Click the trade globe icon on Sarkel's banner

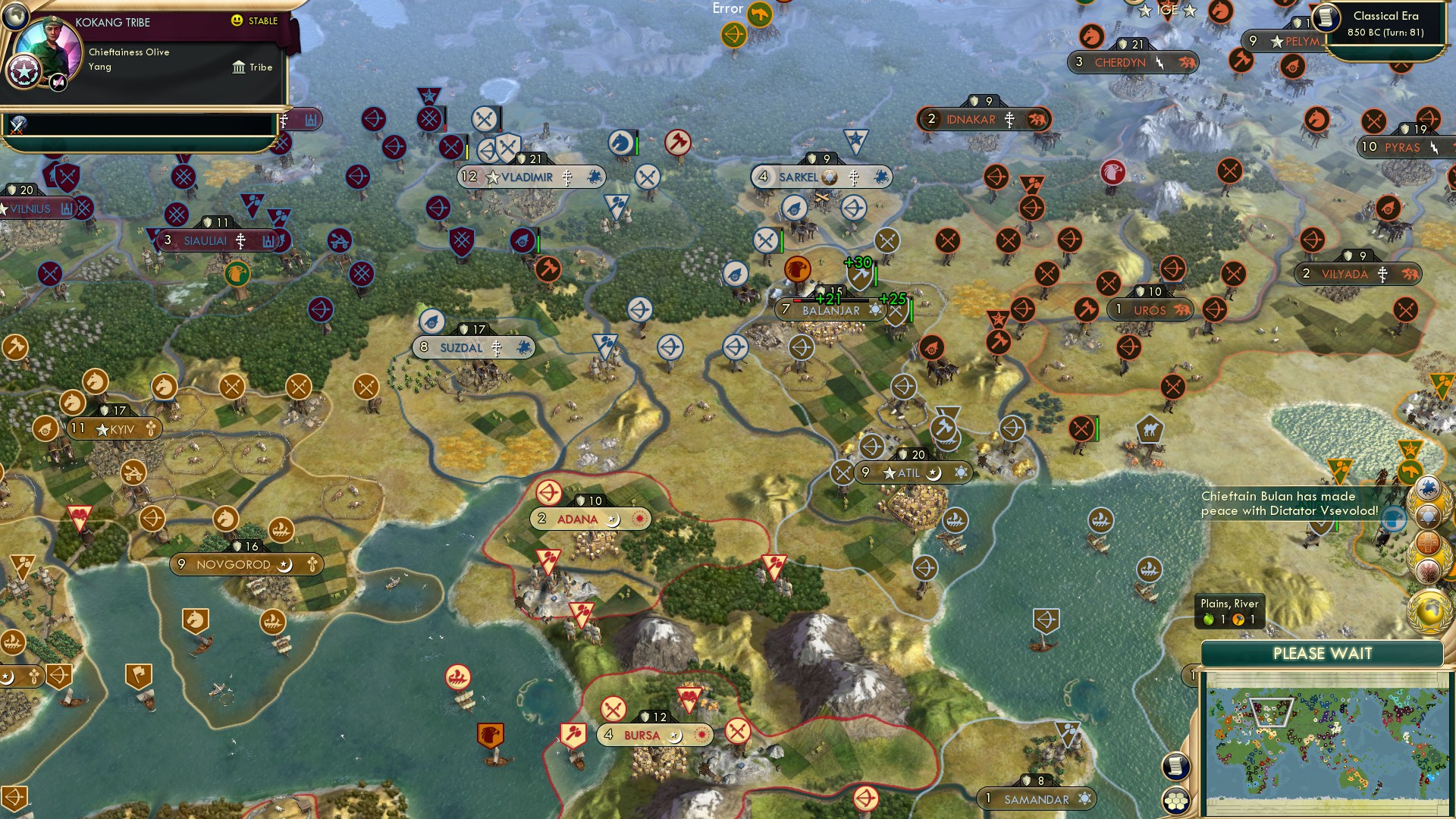(830, 176)
